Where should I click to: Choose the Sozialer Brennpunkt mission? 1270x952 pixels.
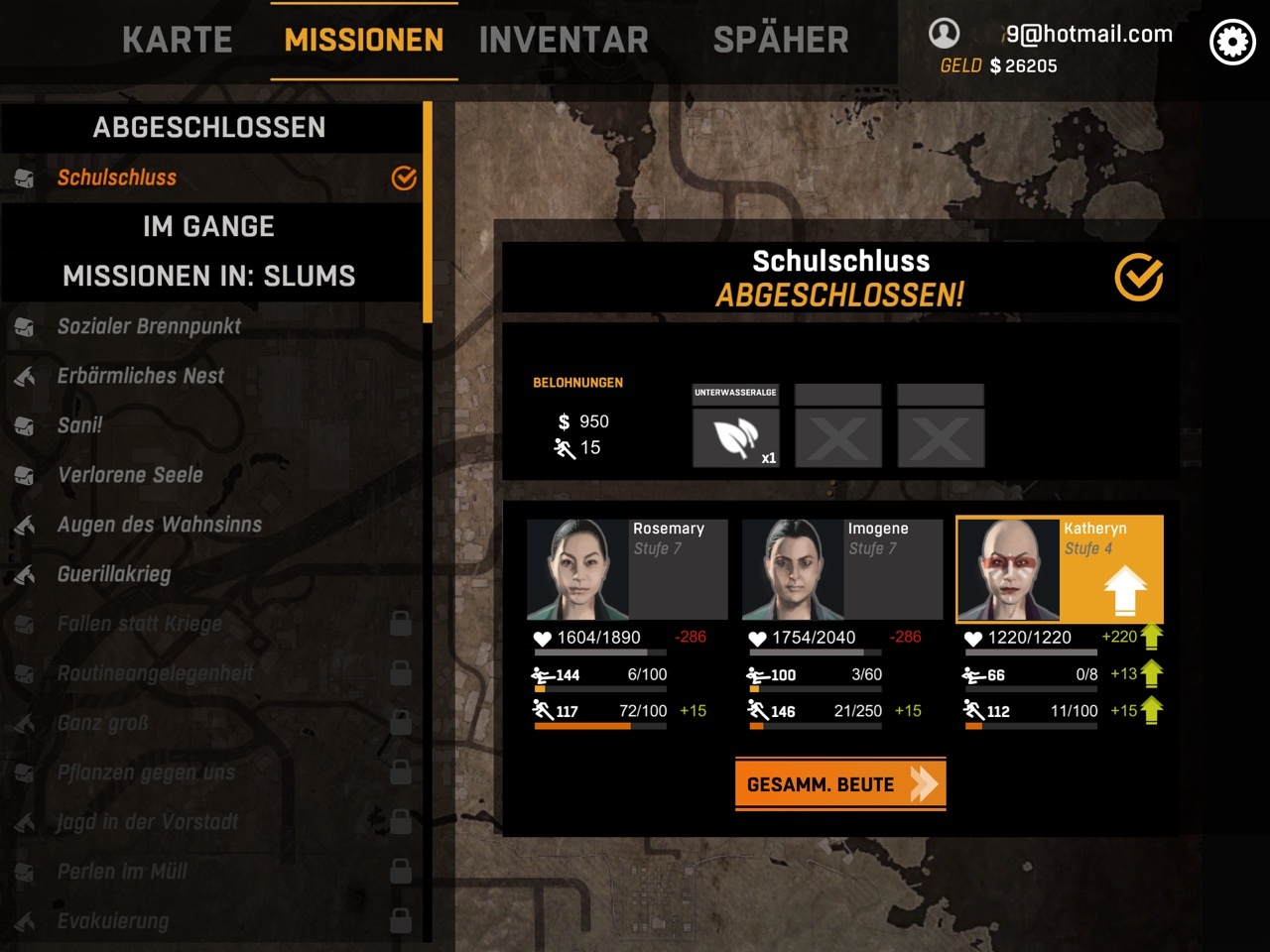point(149,326)
